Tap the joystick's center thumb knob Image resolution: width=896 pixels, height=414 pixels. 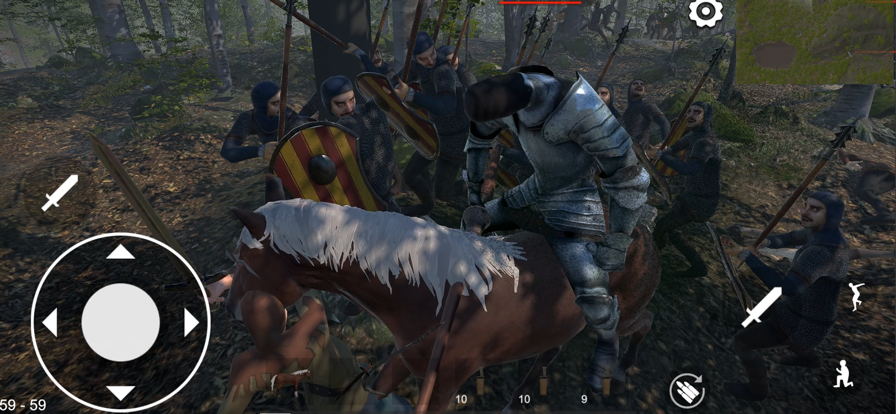click(x=120, y=322)
